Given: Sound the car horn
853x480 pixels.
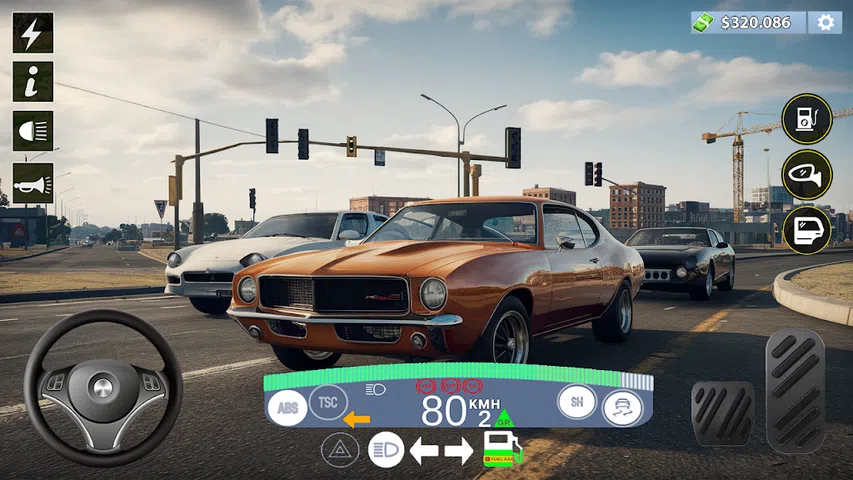Looking at the screenshot, I should (x=33, y=183).
